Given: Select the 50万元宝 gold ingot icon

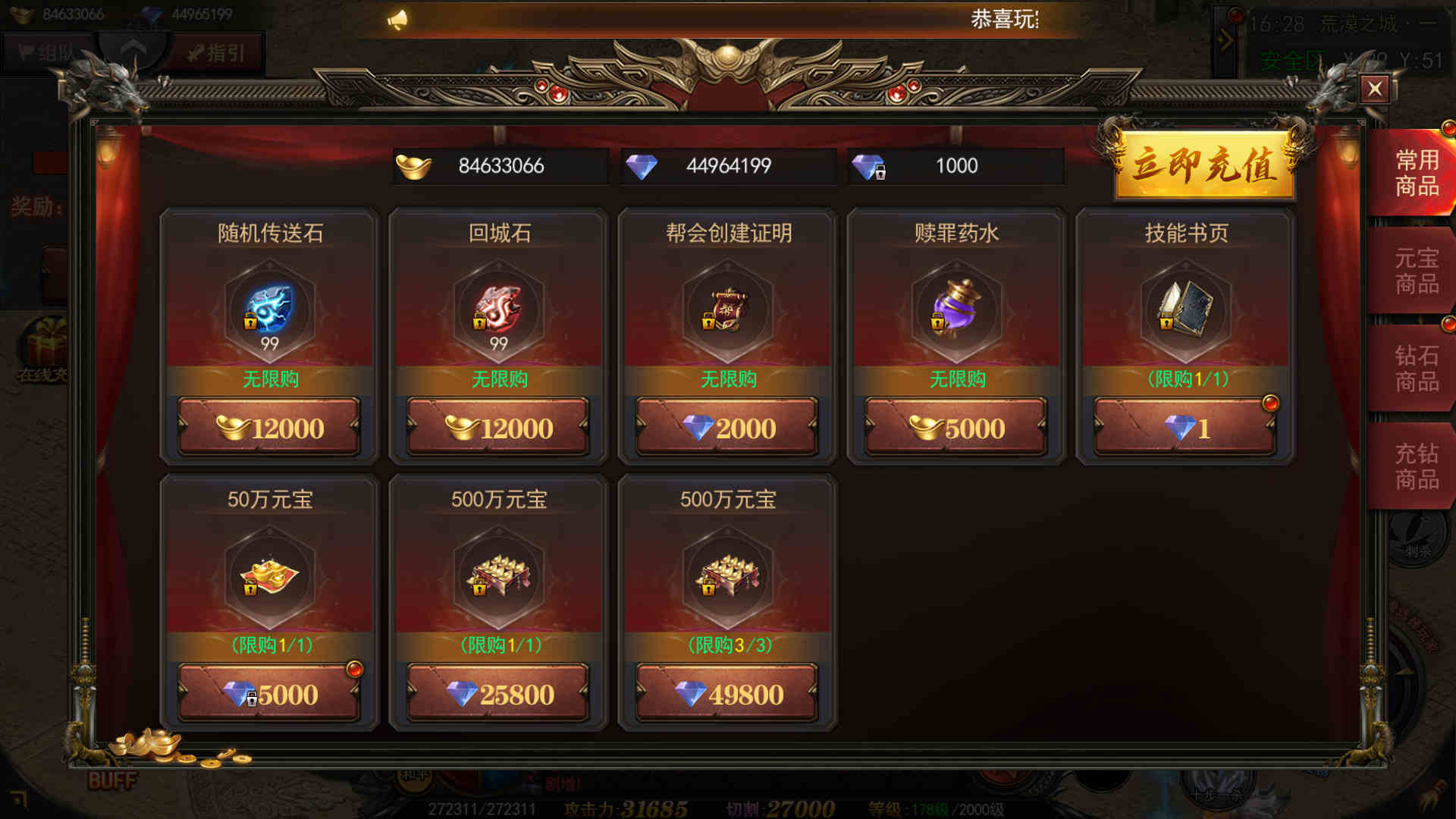Looking at the screenshot, I should 269,576.
